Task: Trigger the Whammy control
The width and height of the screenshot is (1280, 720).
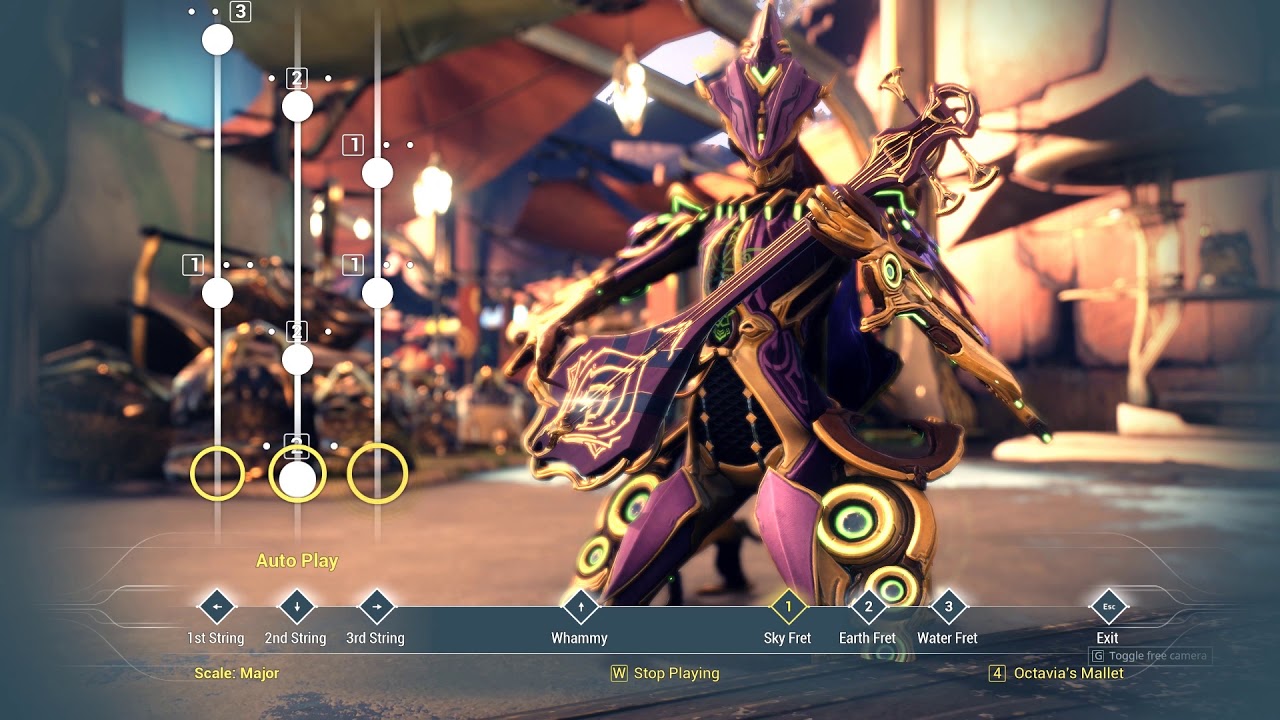Action: coord(580,607)
